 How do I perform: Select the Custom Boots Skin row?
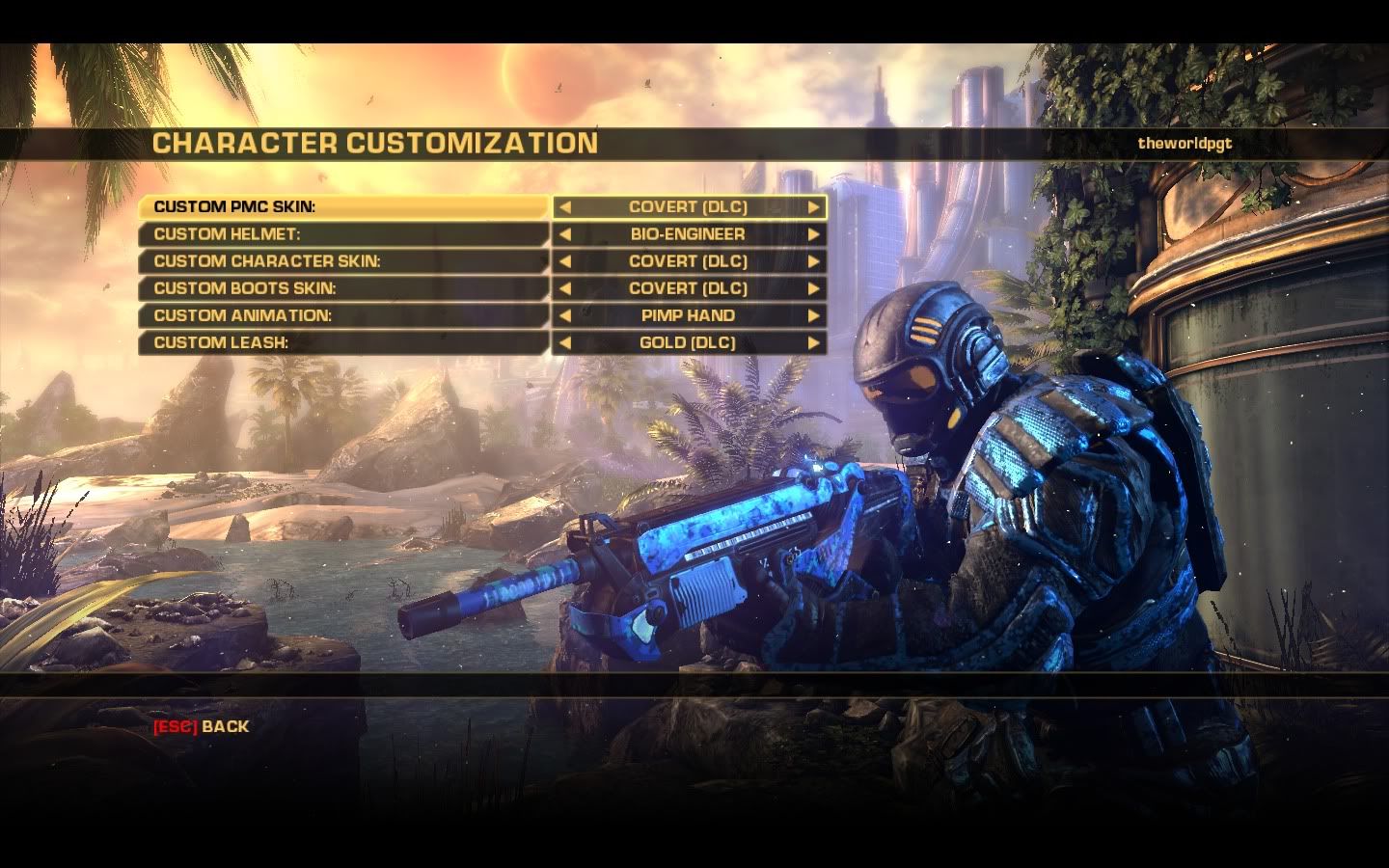(342, 288)
